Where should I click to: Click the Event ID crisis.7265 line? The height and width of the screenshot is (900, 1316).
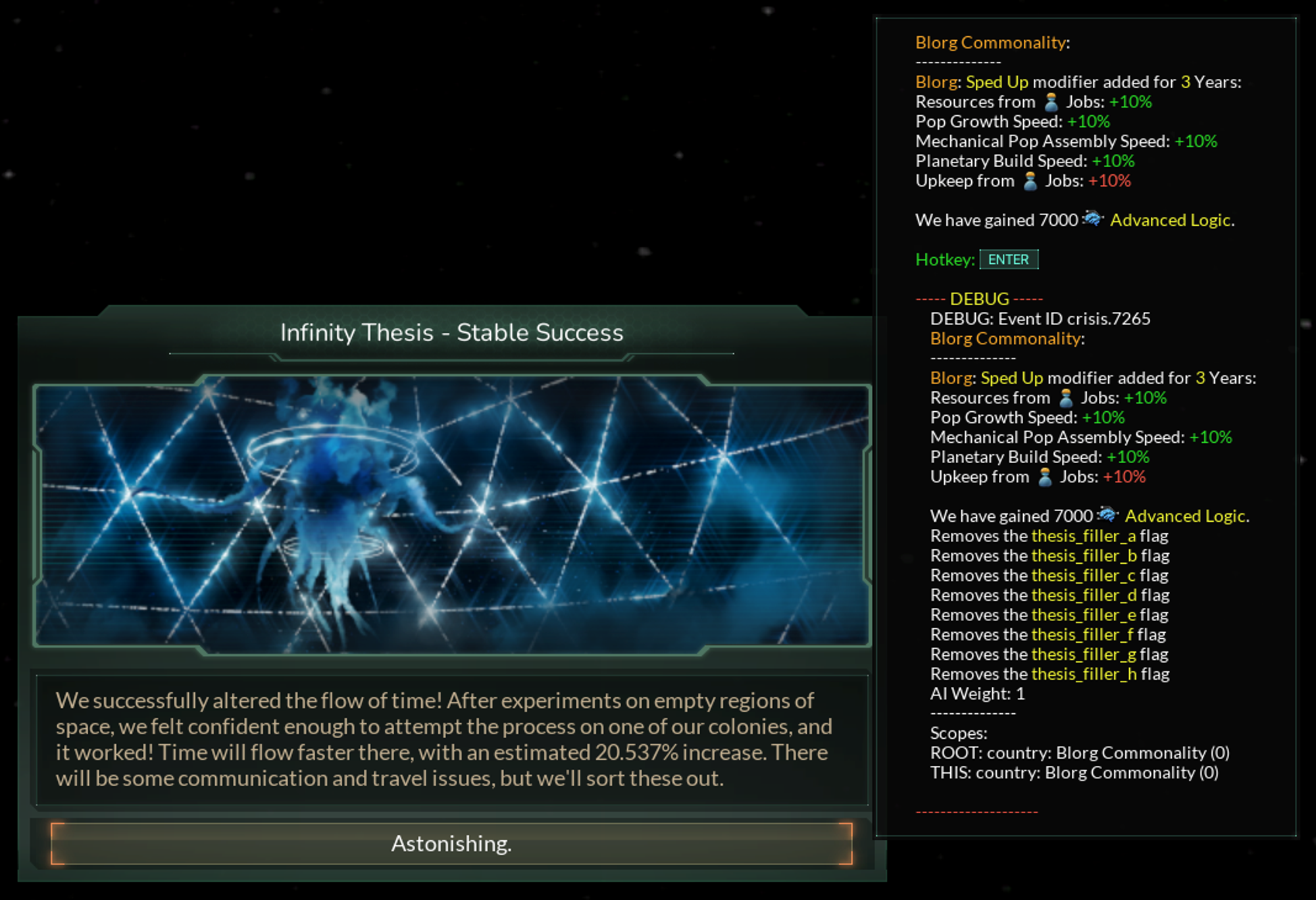click(x=1040, y=318)
